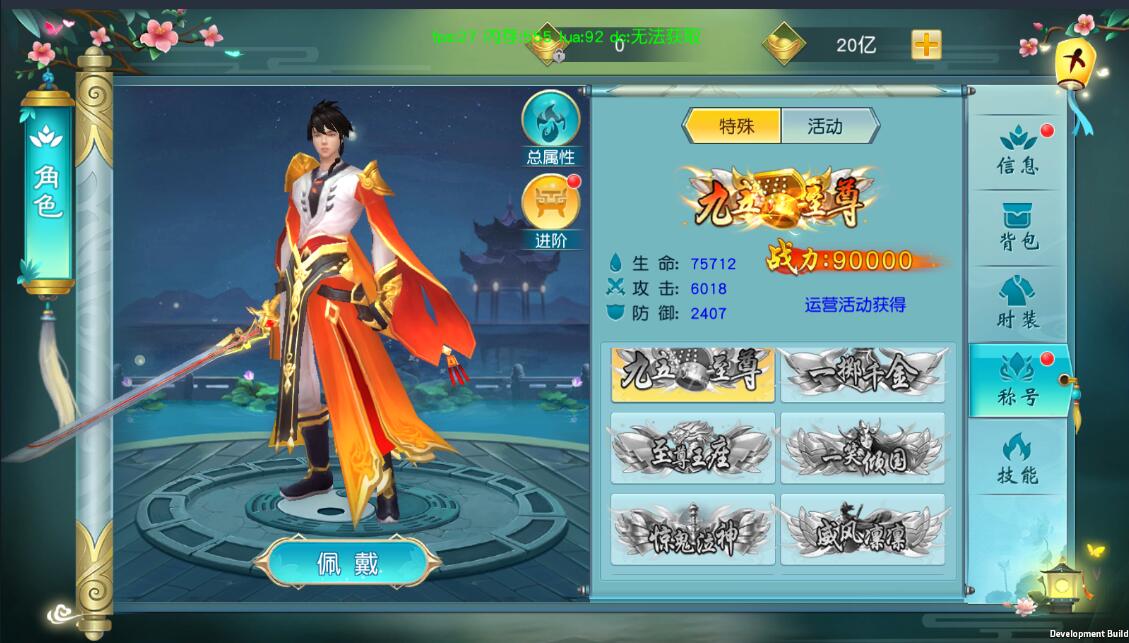This screenshot has height=643, width=1129.
Task: Open the 总属性 total attributes icon
Action: [551, 125]
